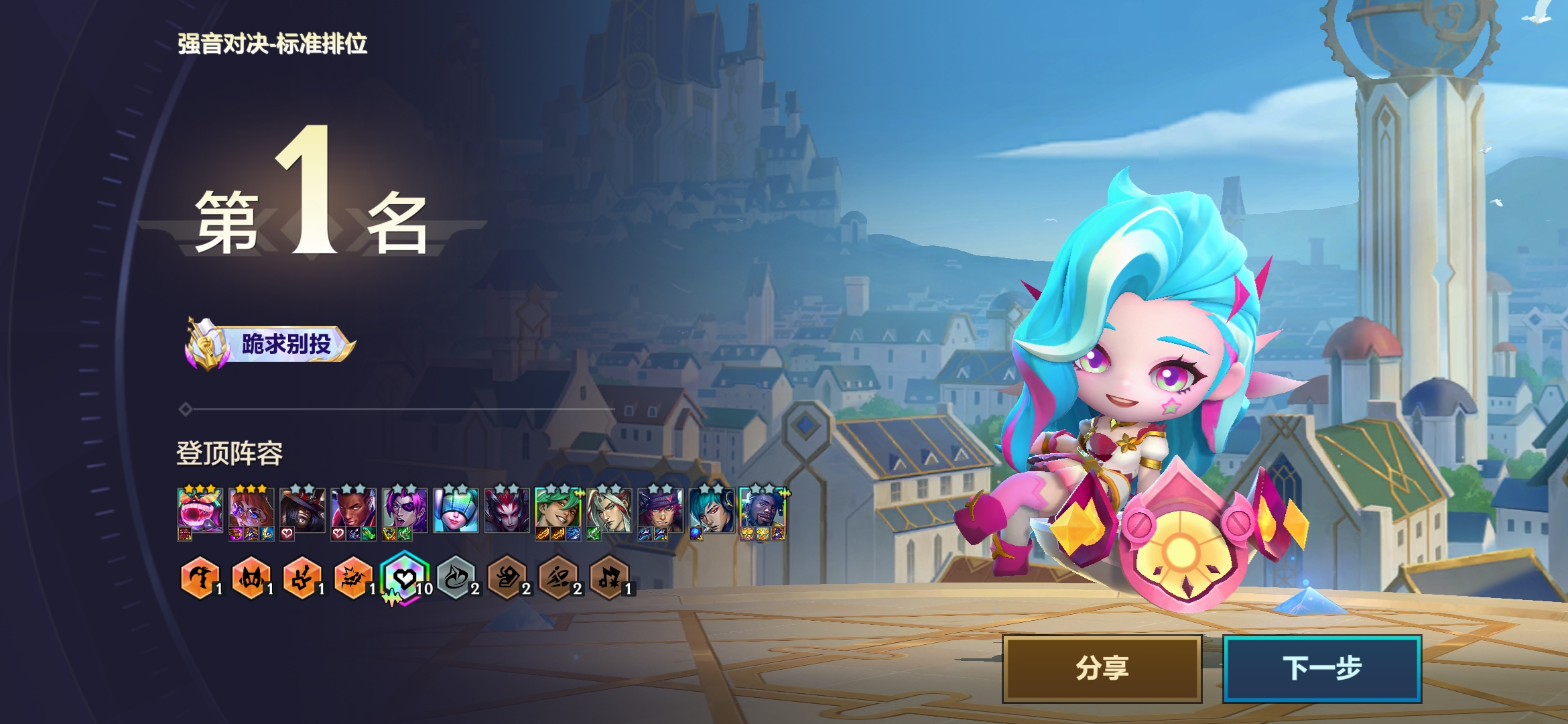Inspect the champion wearing a heart beanie
The height and width of the screenshot is (724, 1568).
(660, 511)
